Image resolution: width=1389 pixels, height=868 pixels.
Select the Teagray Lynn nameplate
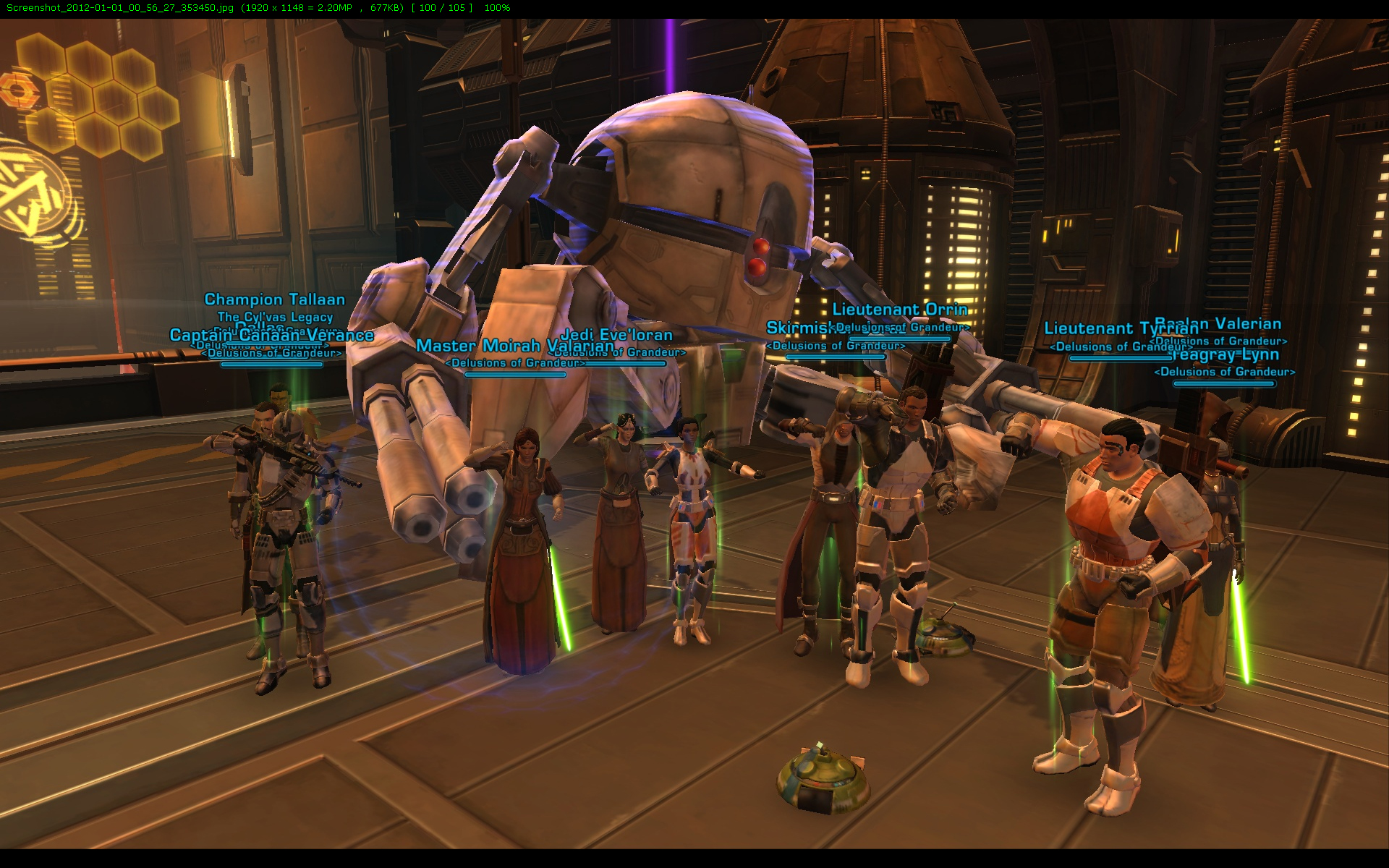pyautogui.click(x=1225, y=355)
